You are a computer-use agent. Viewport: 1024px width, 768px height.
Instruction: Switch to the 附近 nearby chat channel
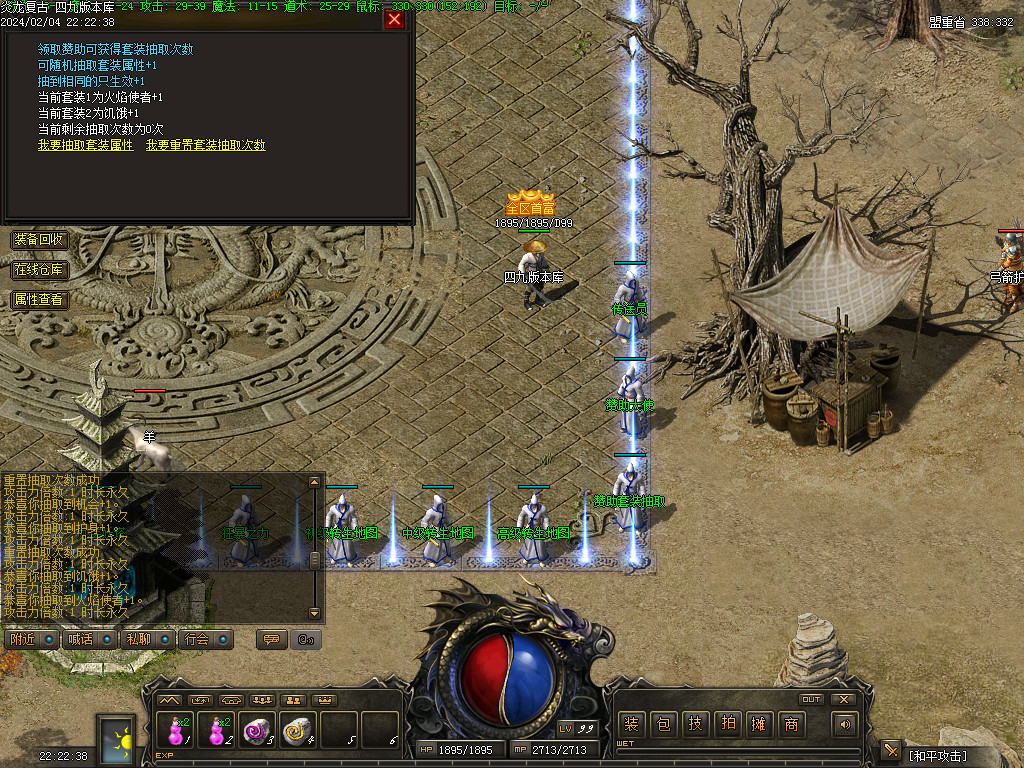coord(24,639)
